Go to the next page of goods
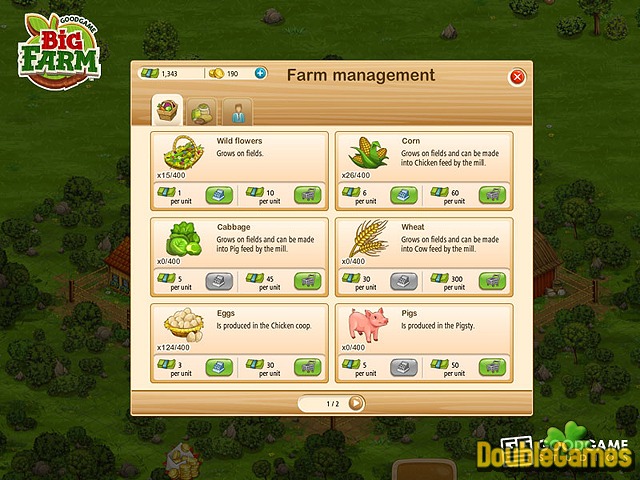The height and width of the screenshot is (480, 640). (x=356, y=403)
